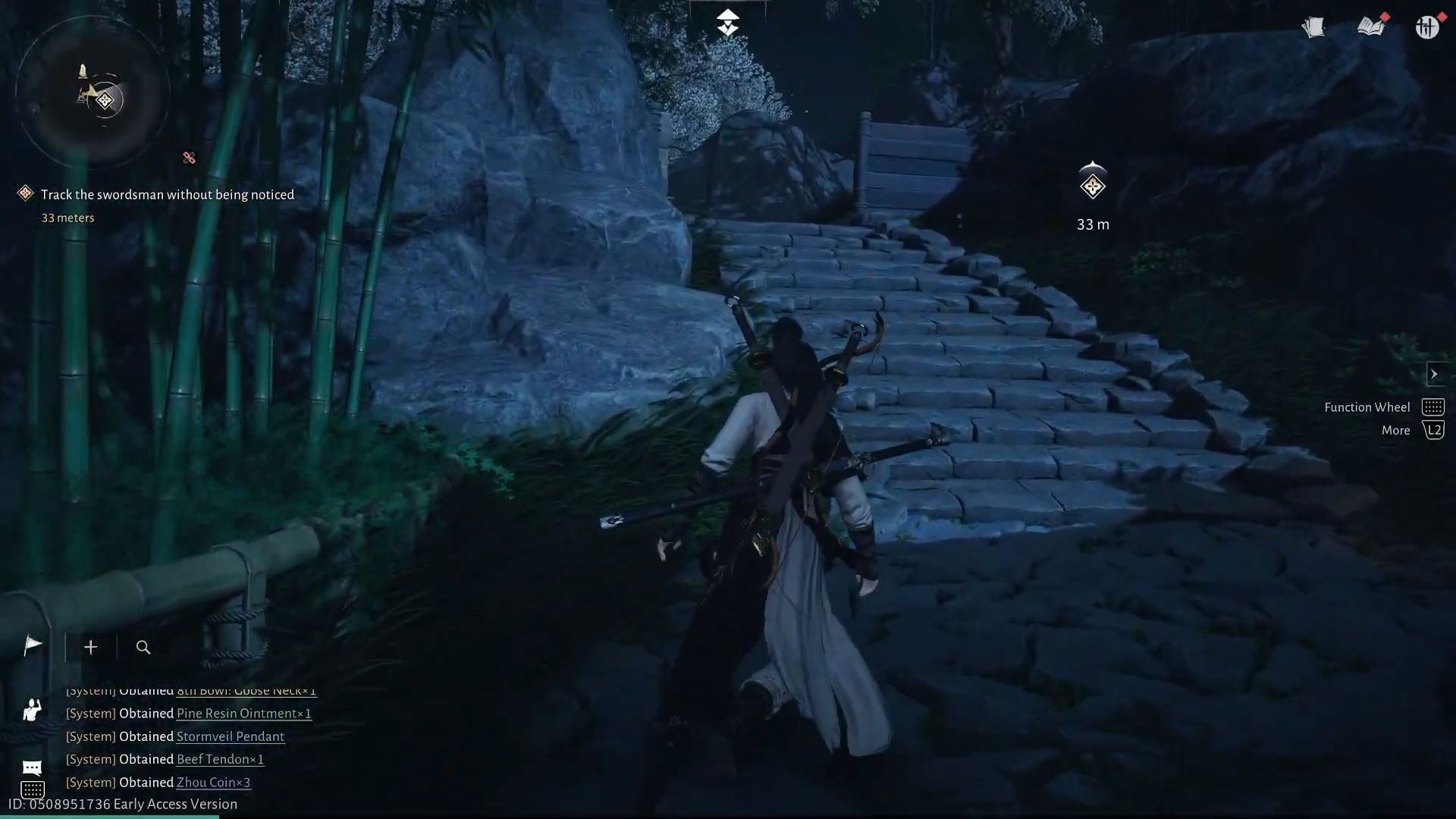Select the flag icon in the chat bar
This screenshot has height=819, width=1456.
pos(33,646)
